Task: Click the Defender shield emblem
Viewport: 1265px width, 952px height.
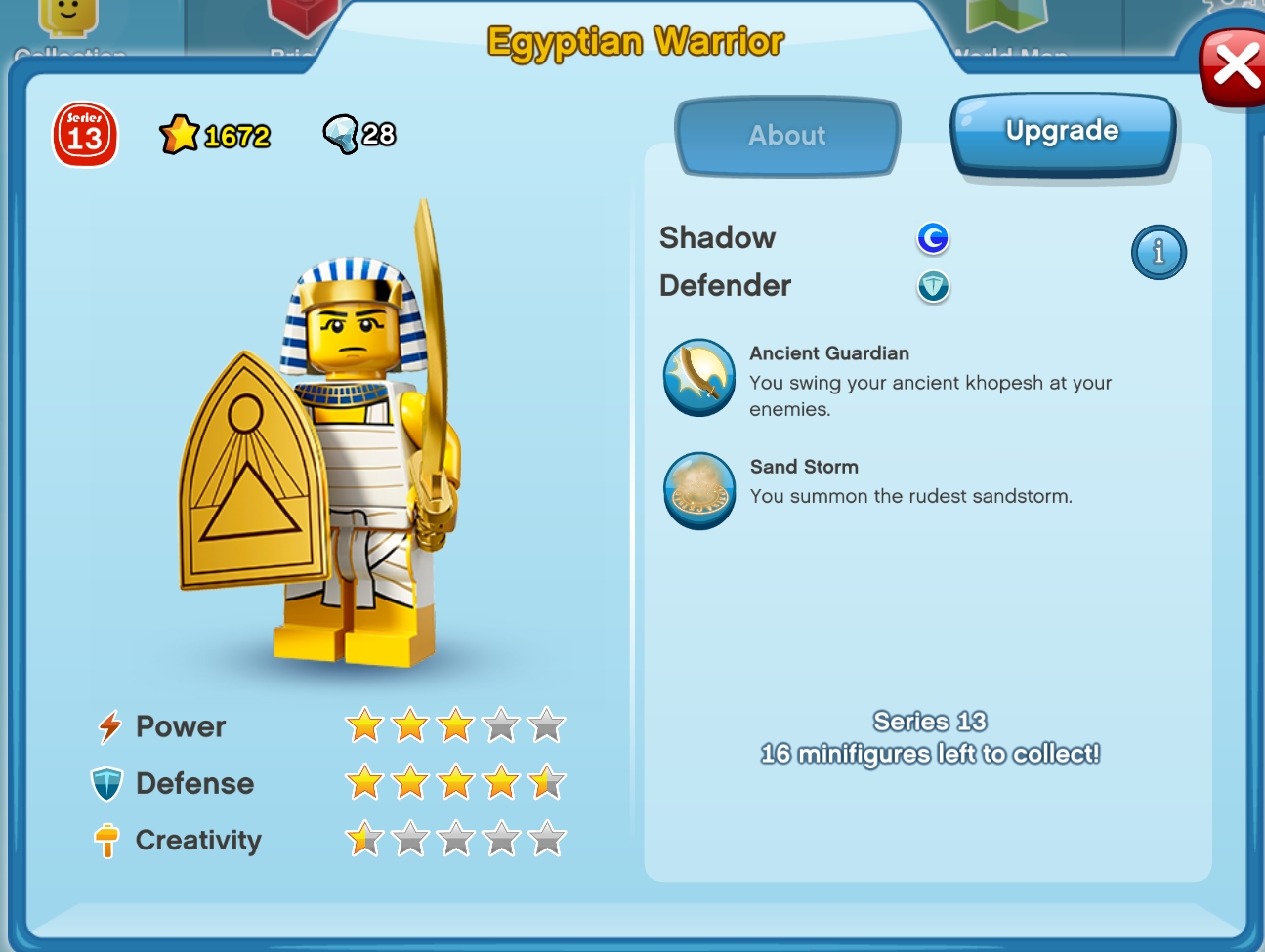Action: point(933,287)
